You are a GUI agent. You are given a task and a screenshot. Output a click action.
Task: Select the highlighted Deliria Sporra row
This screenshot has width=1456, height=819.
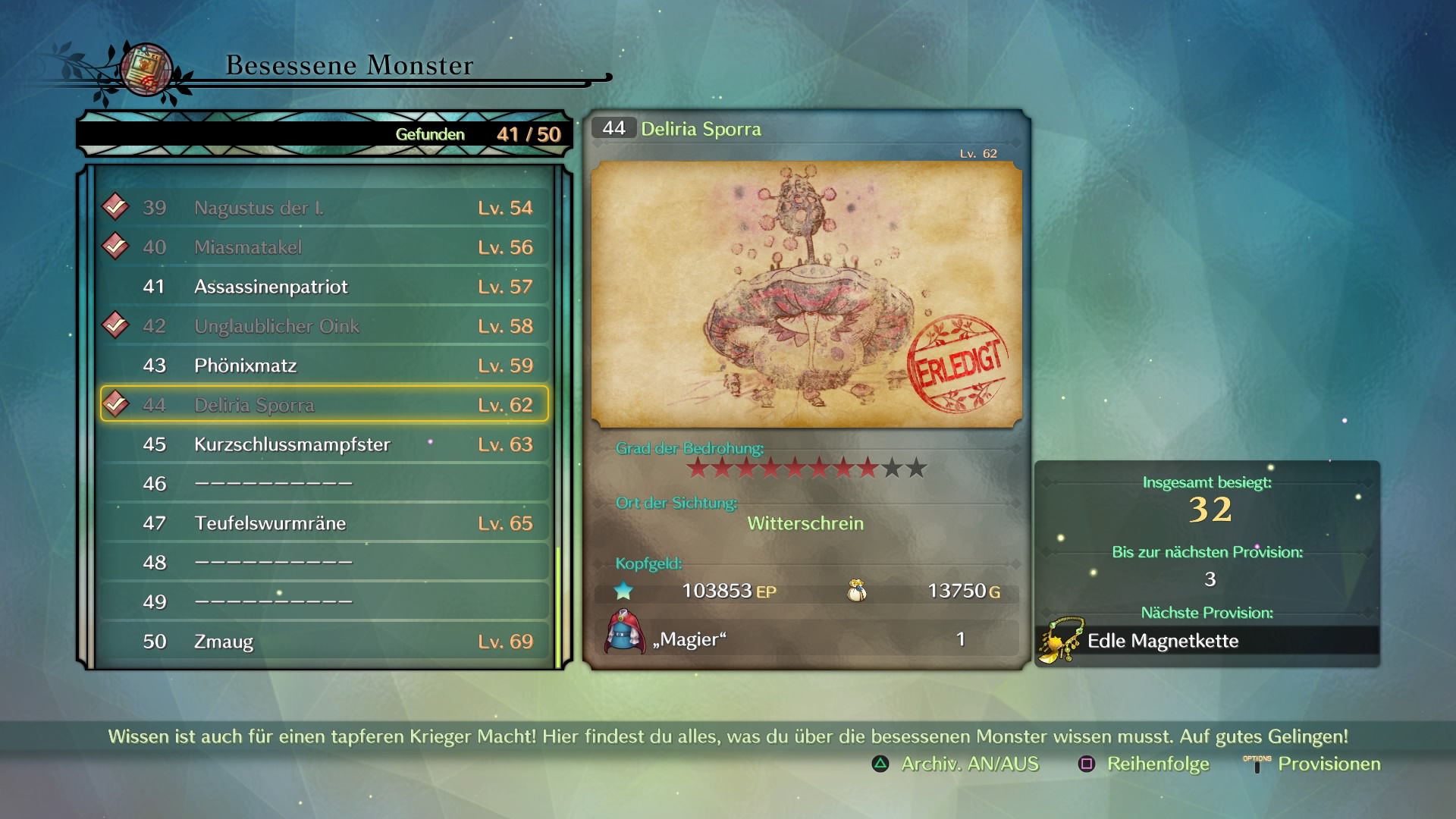(324, 405)
